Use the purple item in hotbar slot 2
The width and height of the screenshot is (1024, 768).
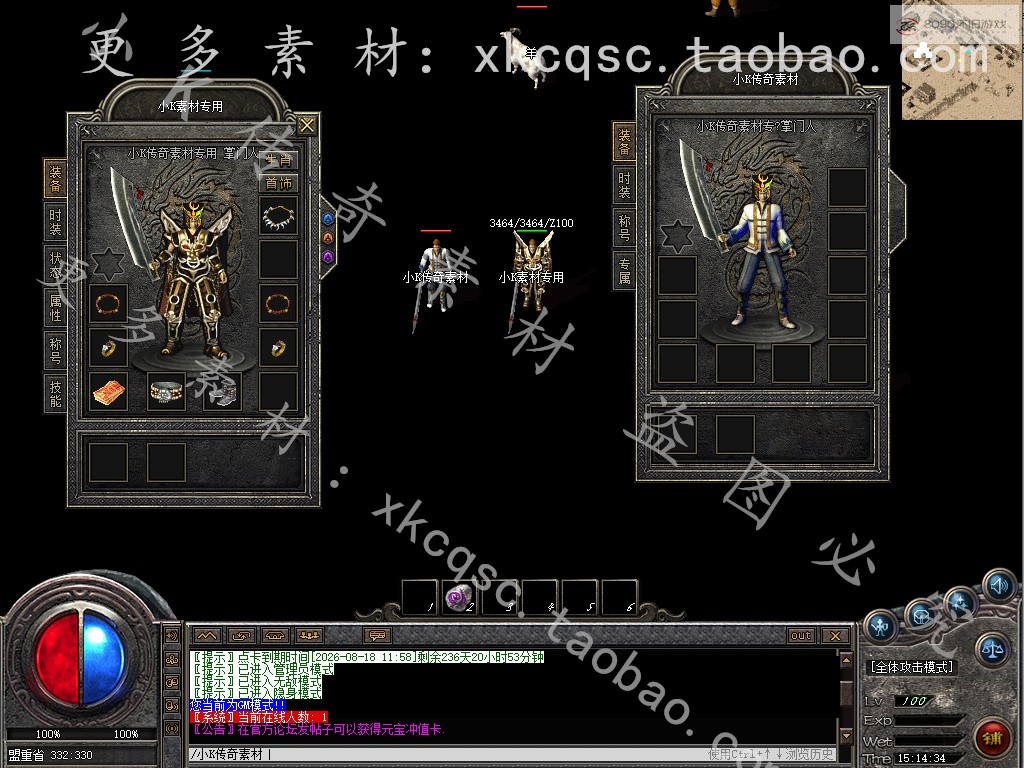(x=460, y=597)
